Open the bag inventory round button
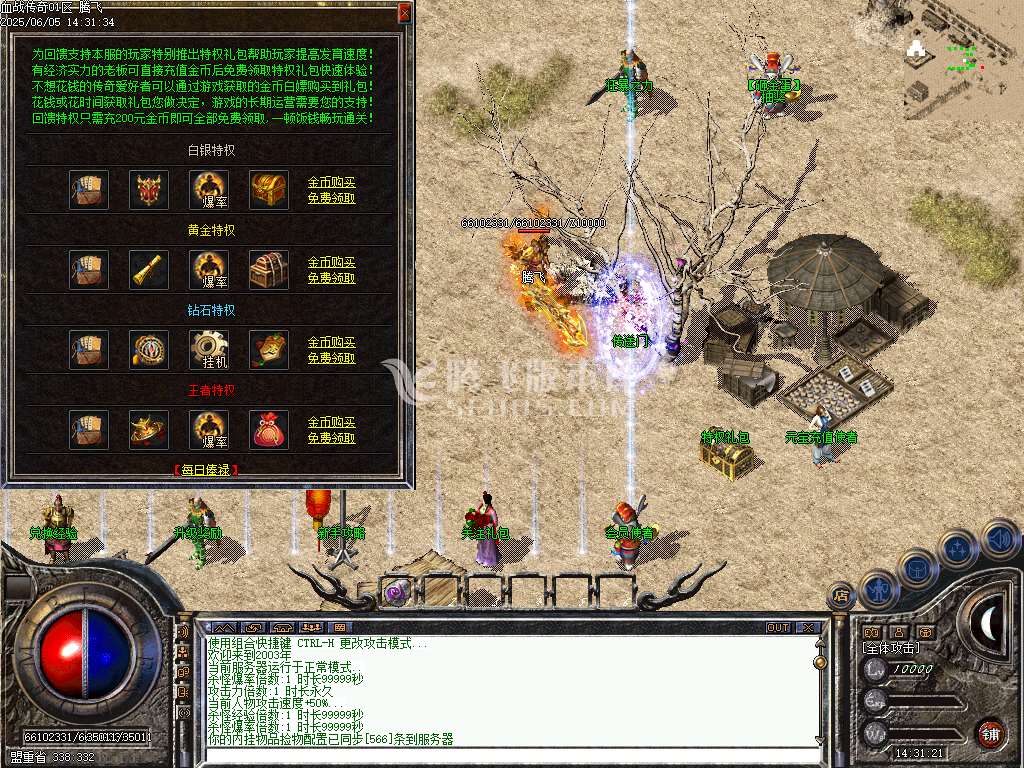 click(917, 567)
